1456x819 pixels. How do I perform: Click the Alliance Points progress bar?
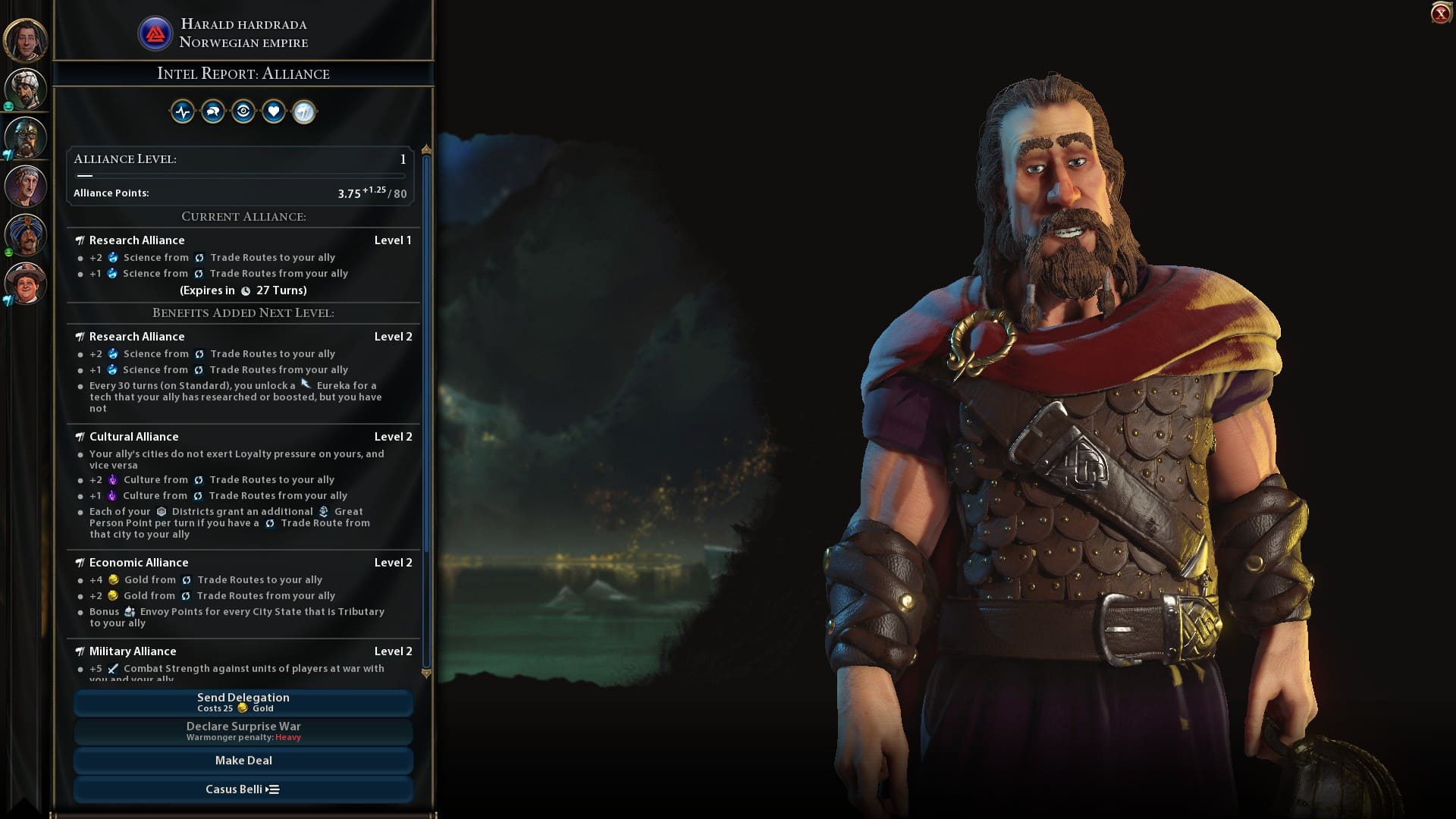241,175
